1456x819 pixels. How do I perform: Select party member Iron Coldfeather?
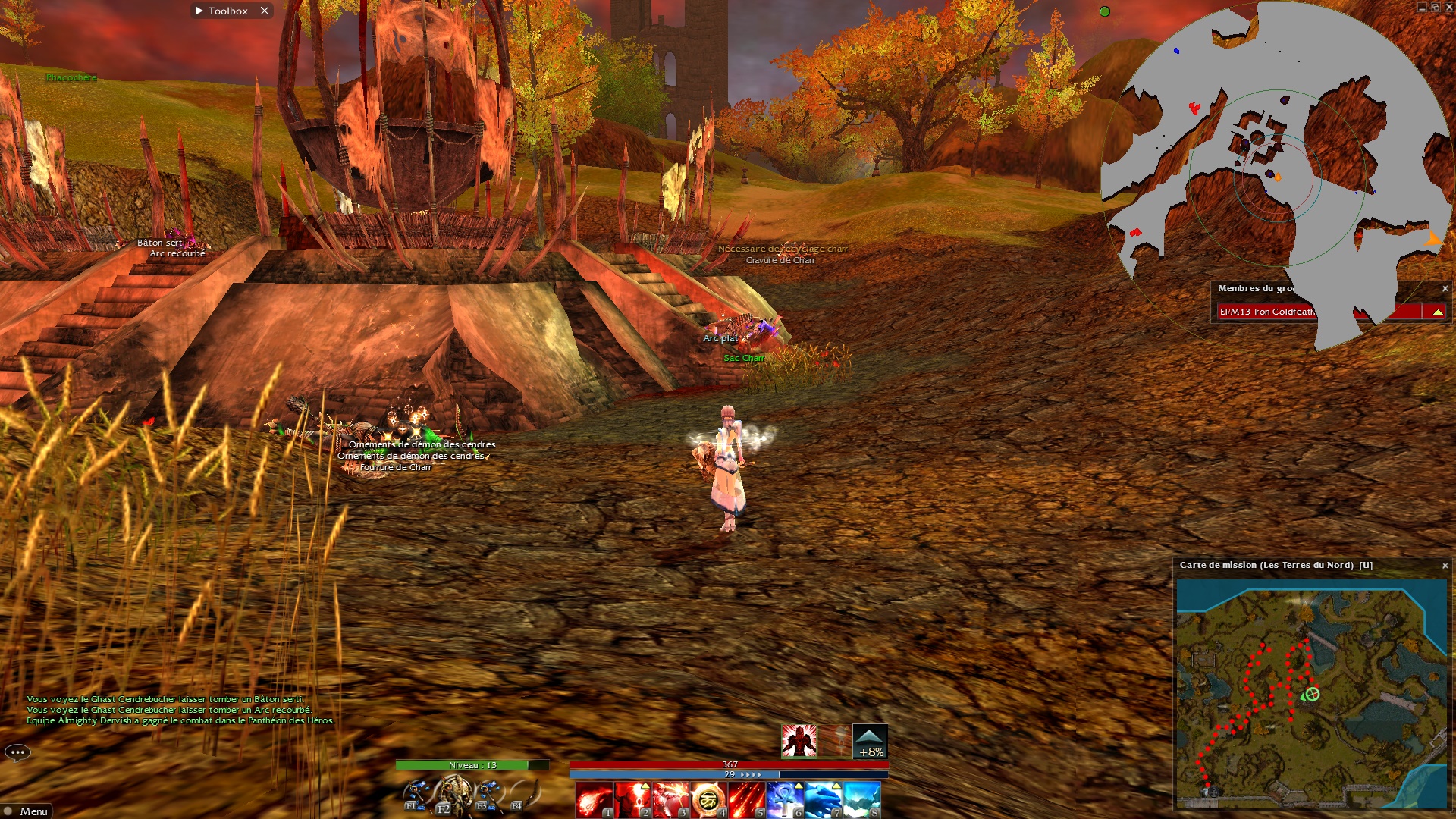pos(1266,312)
